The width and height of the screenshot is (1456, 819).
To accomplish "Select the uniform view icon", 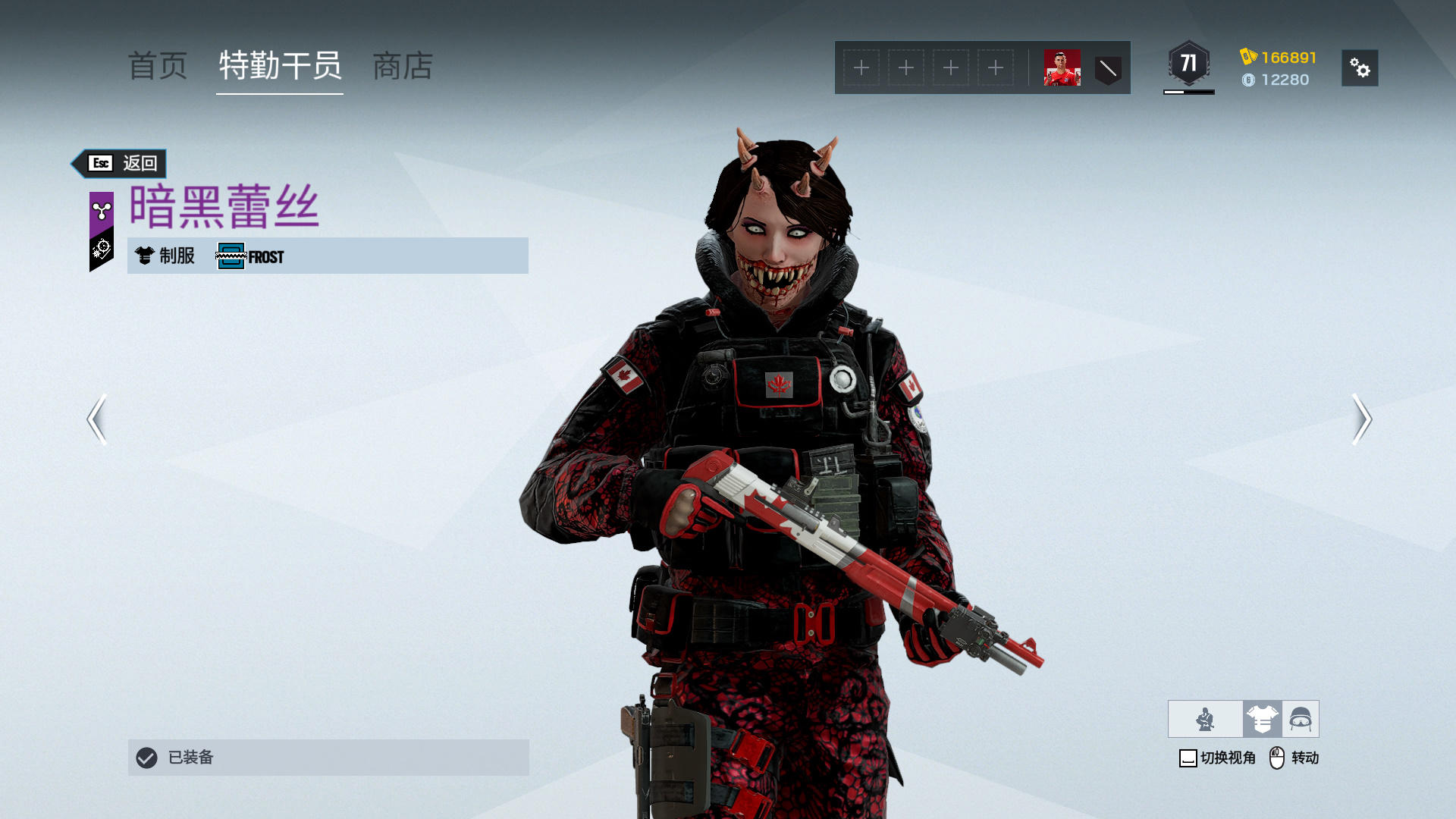I will 1262,719.
